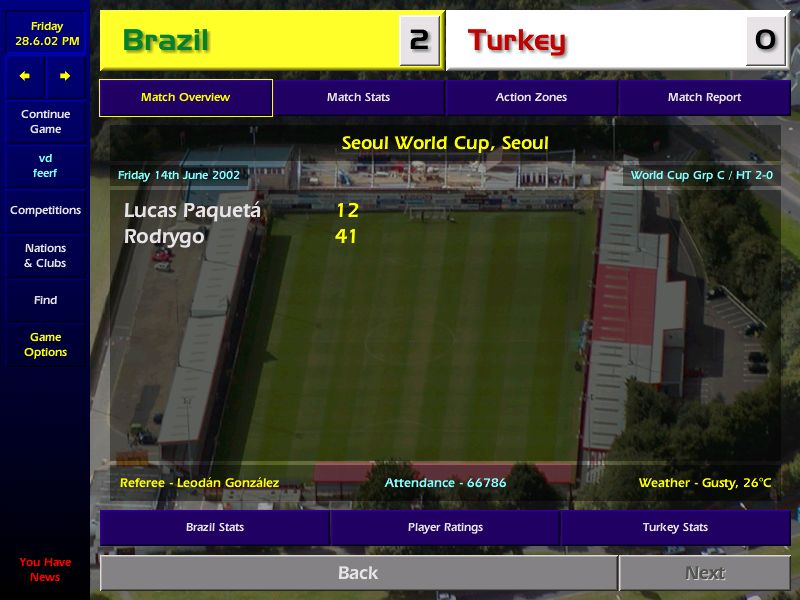Show Player Ratings

pos(445,527)
